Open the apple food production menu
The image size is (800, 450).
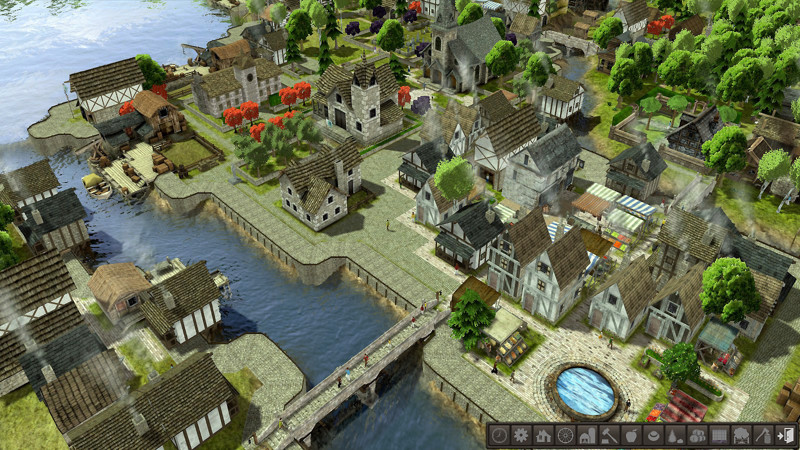[631, 435]
